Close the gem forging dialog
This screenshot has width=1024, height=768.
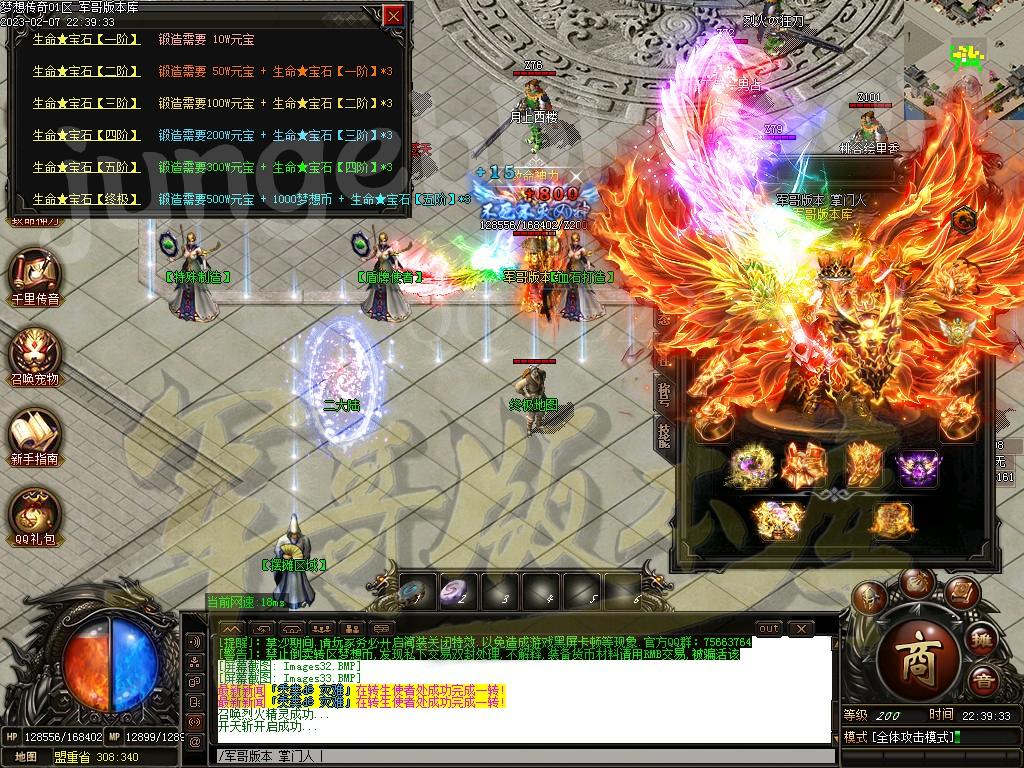pyautogui.click(x=394, y=15)
